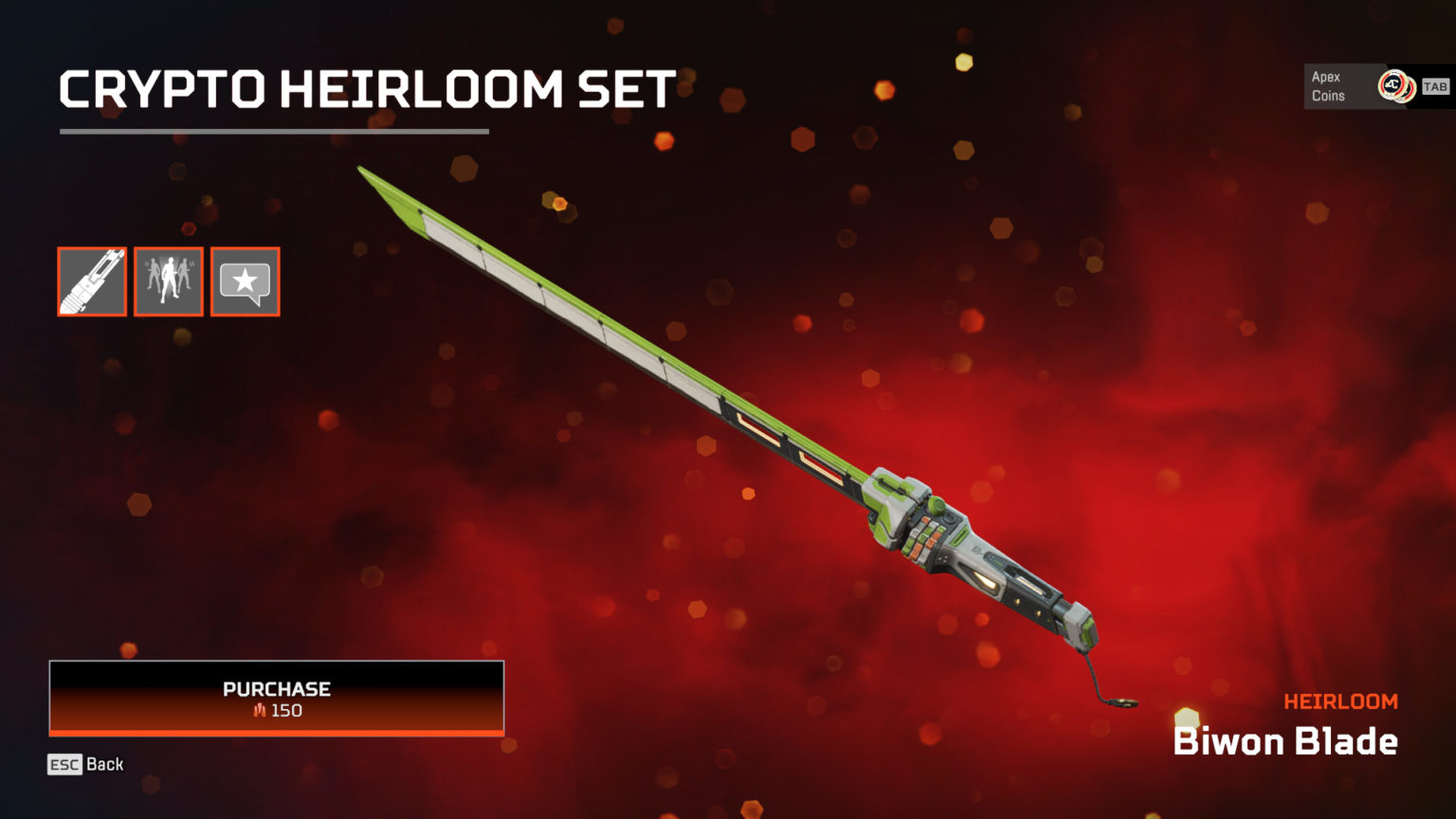Click the ESC key icon next to Back
This screenshot has width=1456, height=819.
63,764
